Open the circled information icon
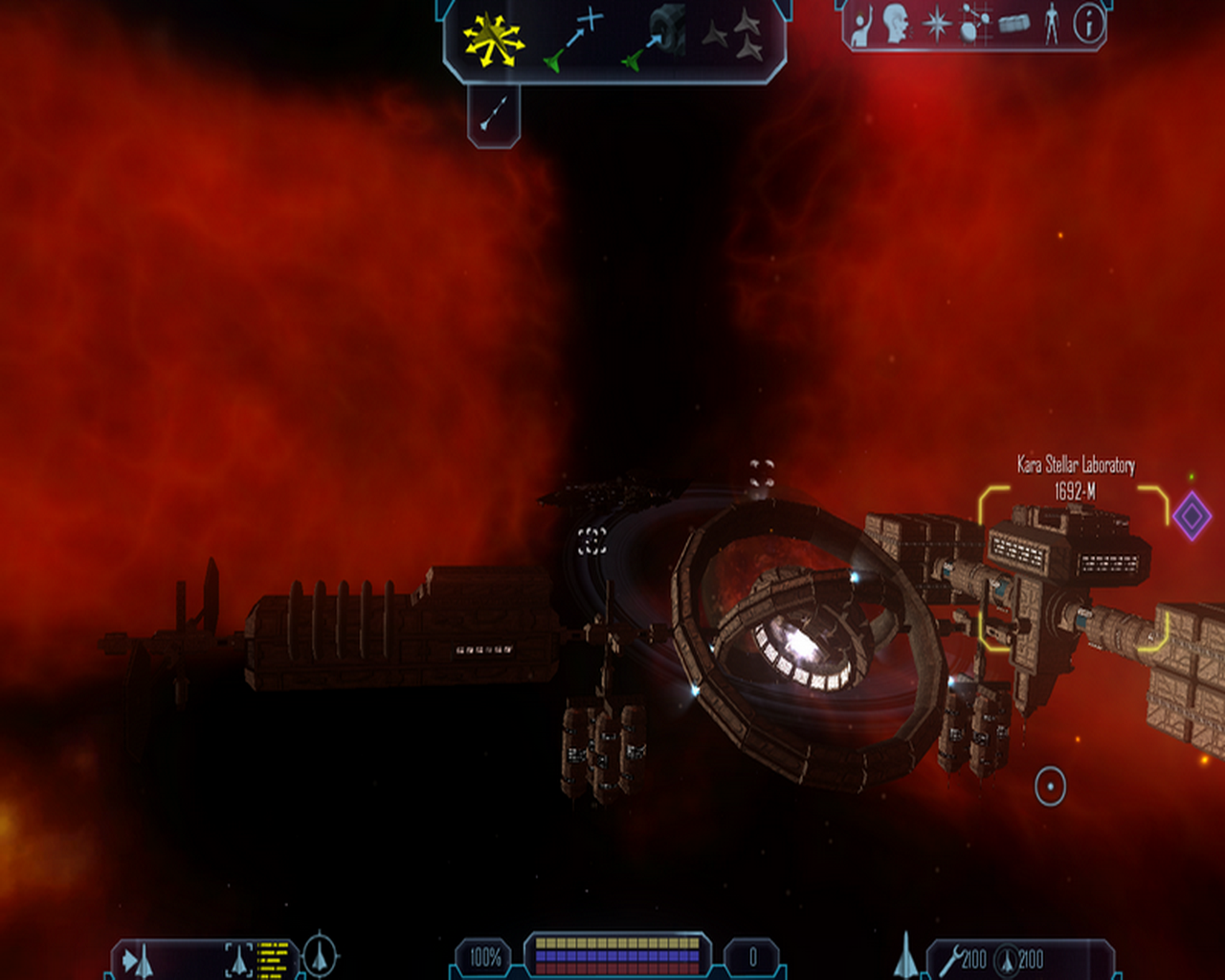1225x980 pixels. tap(1088, 24)
